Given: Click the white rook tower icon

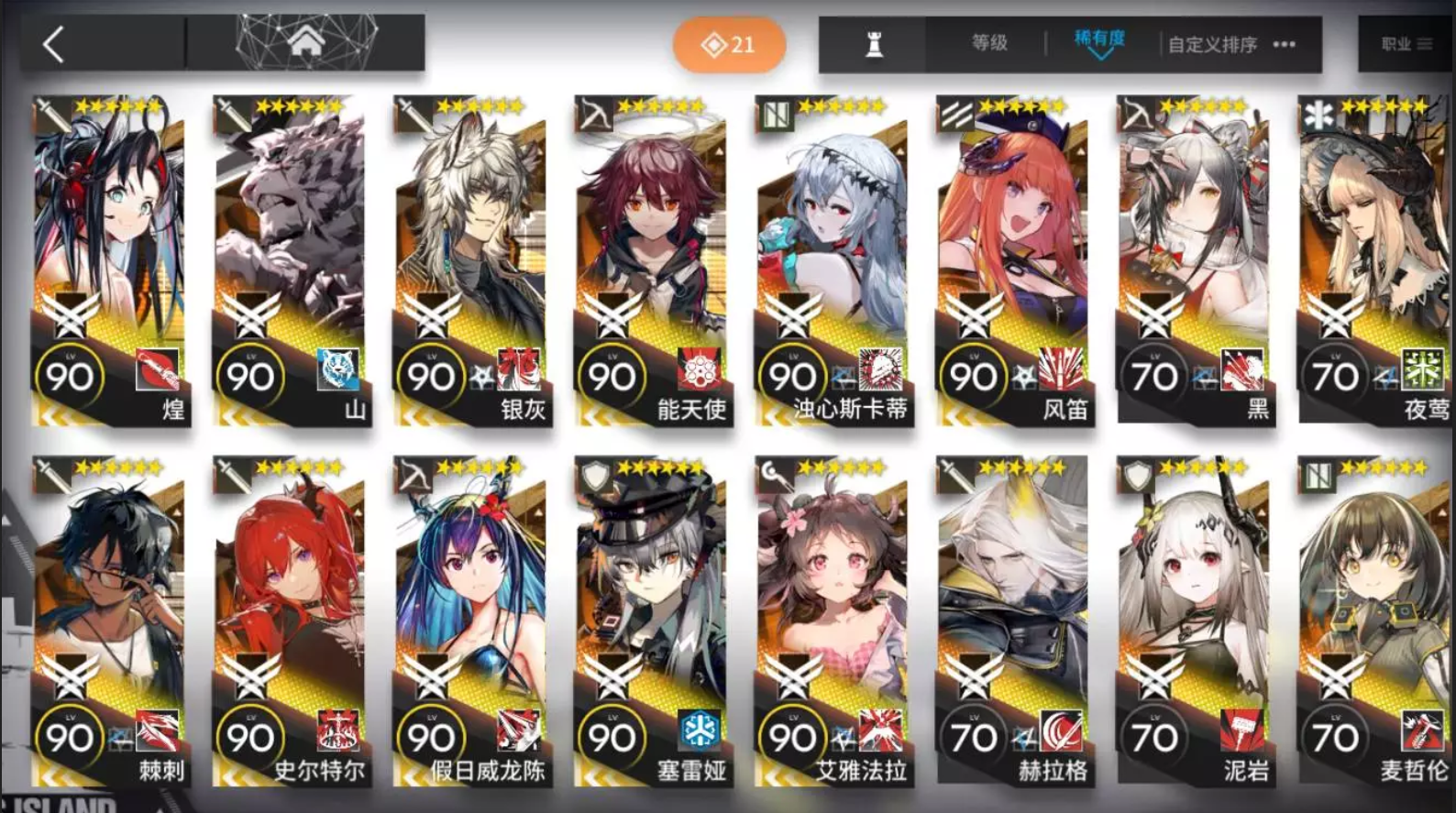Looking at the screenshot, I should click(x=873, y=43).
